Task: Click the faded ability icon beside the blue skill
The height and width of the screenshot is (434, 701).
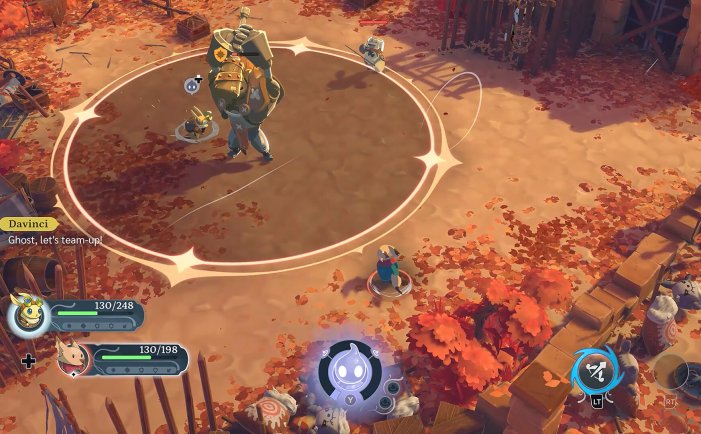Action: (670, 372)
